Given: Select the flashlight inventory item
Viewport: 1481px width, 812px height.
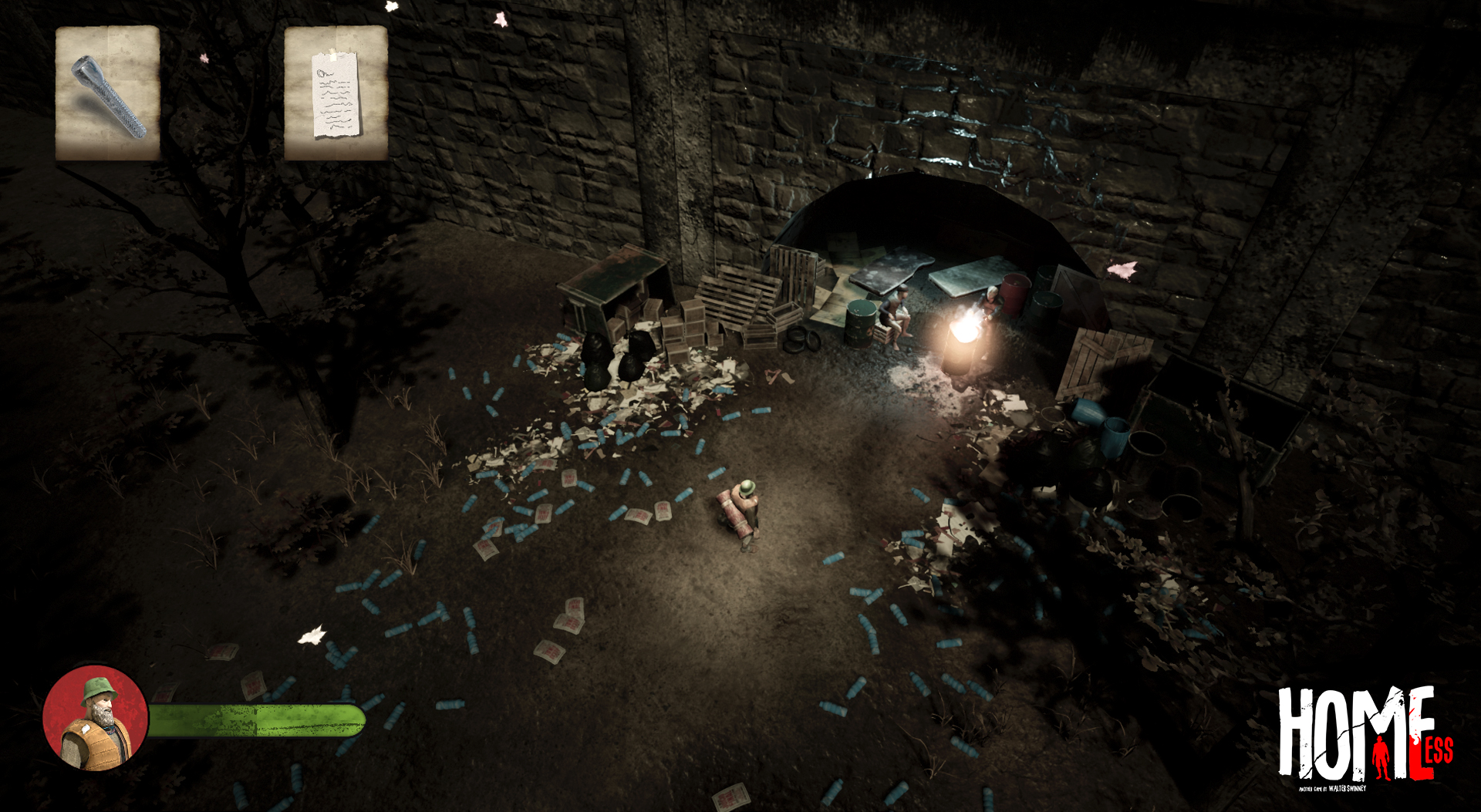Looking at the screenshot, I should [x=107, y=93].
